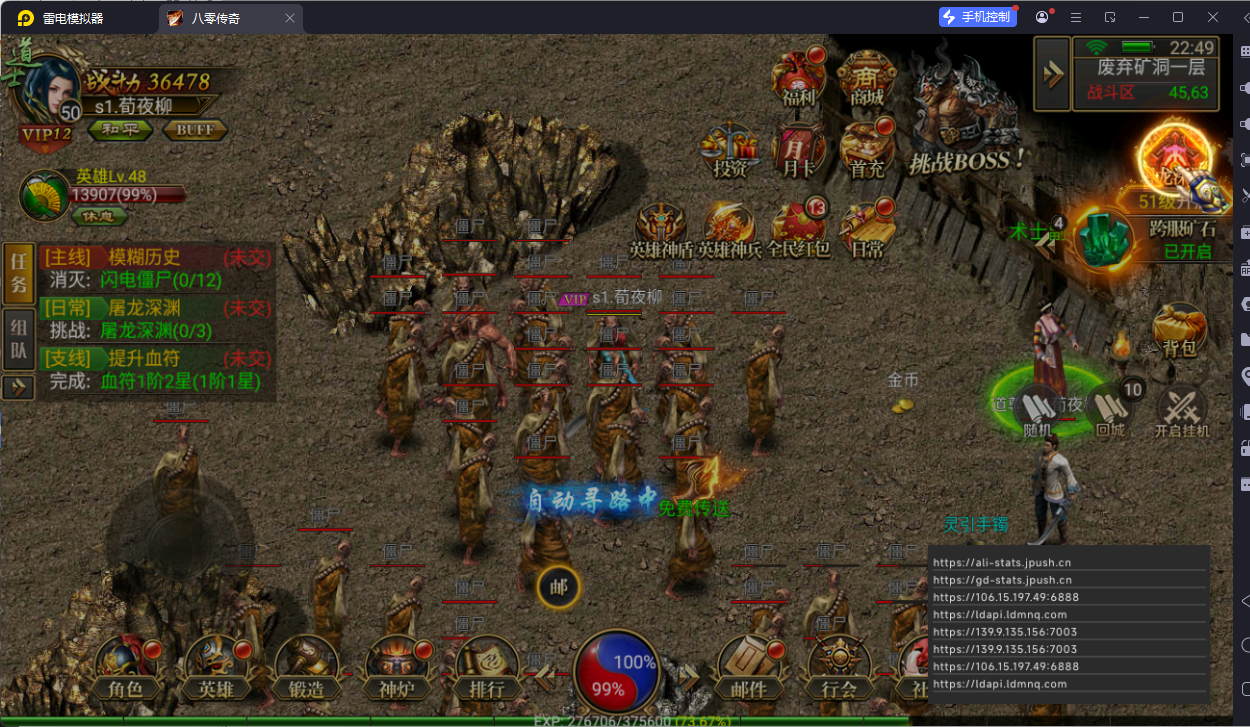Open the 投资 investment icon

(731, 150)
